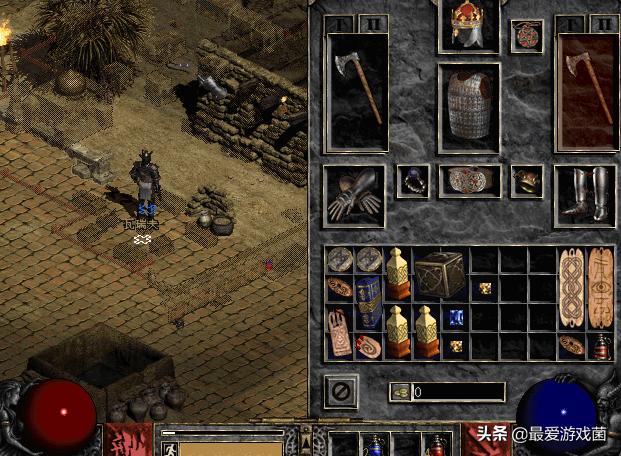Pick the gauntlets in the gloves slot
The width and height of the screenshot is (621, 456).
(354, 195)
